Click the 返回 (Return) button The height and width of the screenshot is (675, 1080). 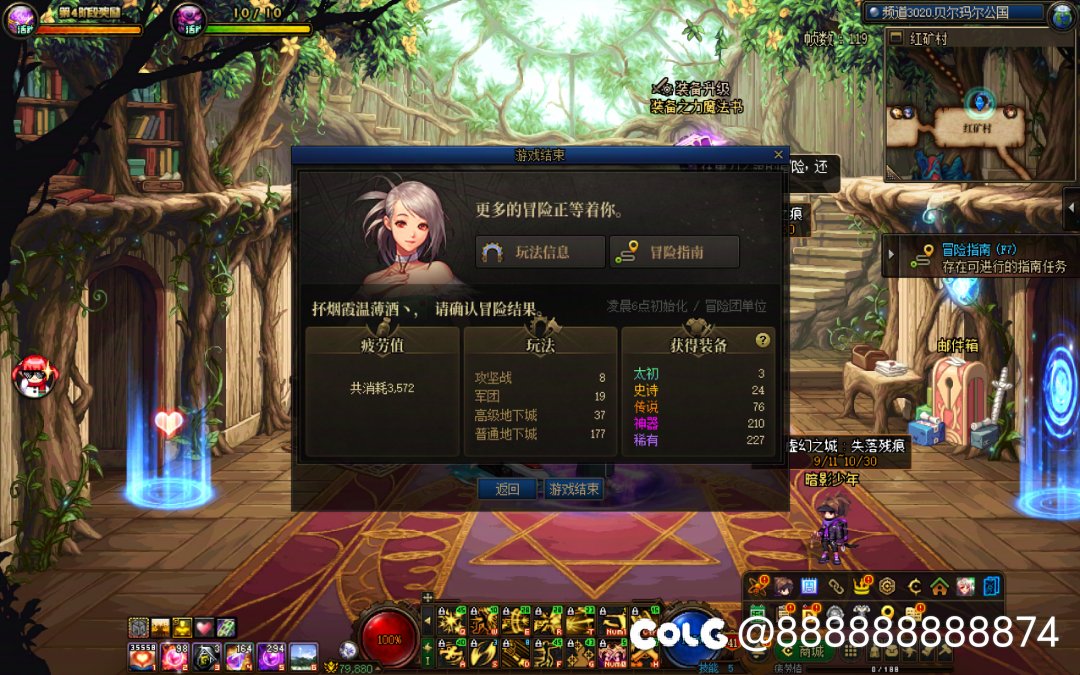pos(507,489)
